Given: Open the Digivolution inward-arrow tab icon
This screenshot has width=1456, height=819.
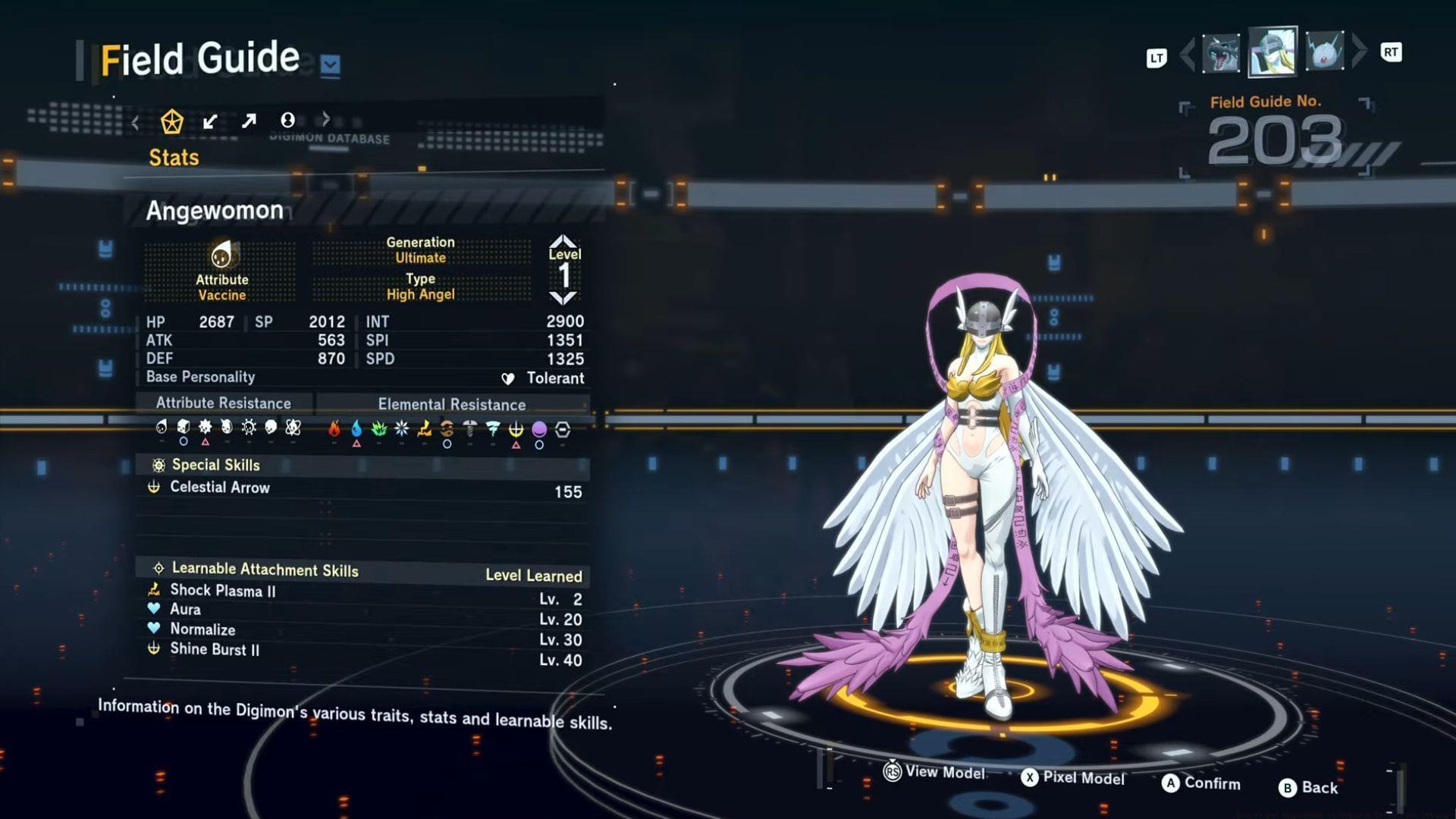Looking at the screenshot, I should point(210,120).
